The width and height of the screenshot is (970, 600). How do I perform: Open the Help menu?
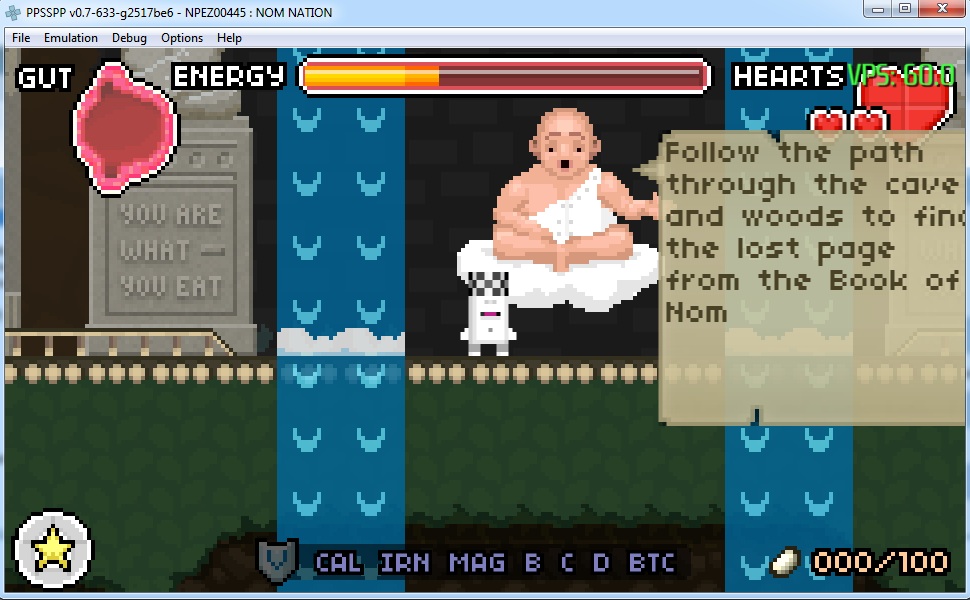coord(229,38)
